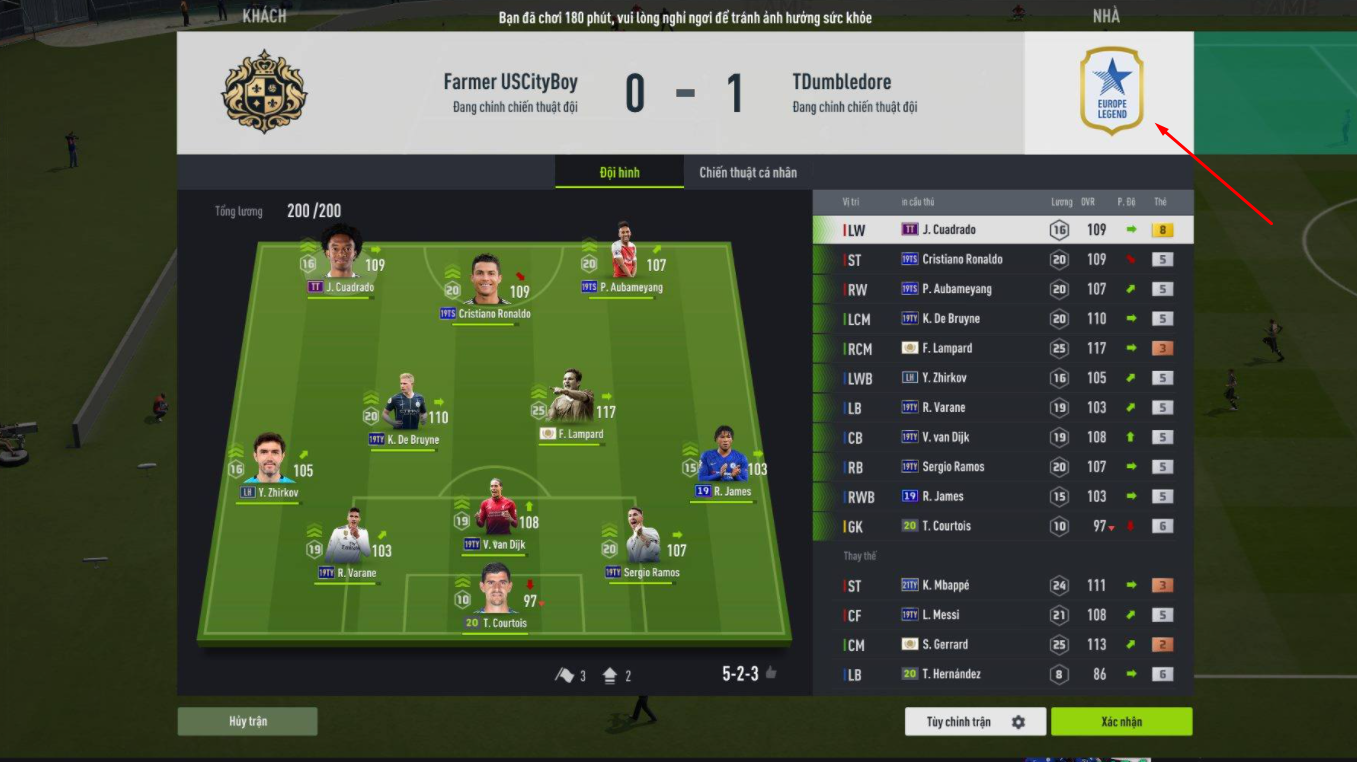The image size is (1357, 762).
Task: Select the Đội hình tab
Action: coord(619,172)
